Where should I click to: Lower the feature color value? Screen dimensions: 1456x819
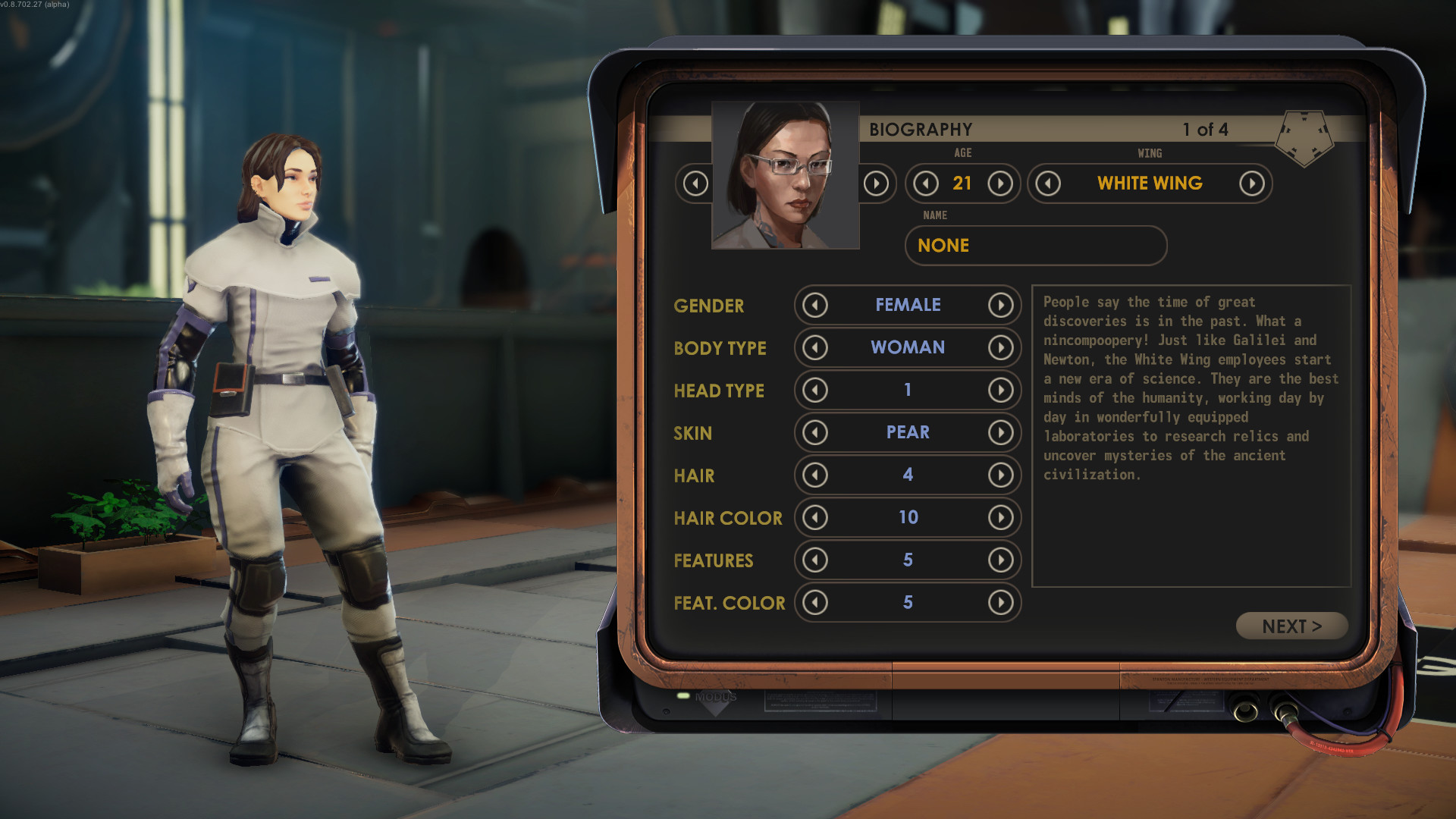click(x=815, y=603)
